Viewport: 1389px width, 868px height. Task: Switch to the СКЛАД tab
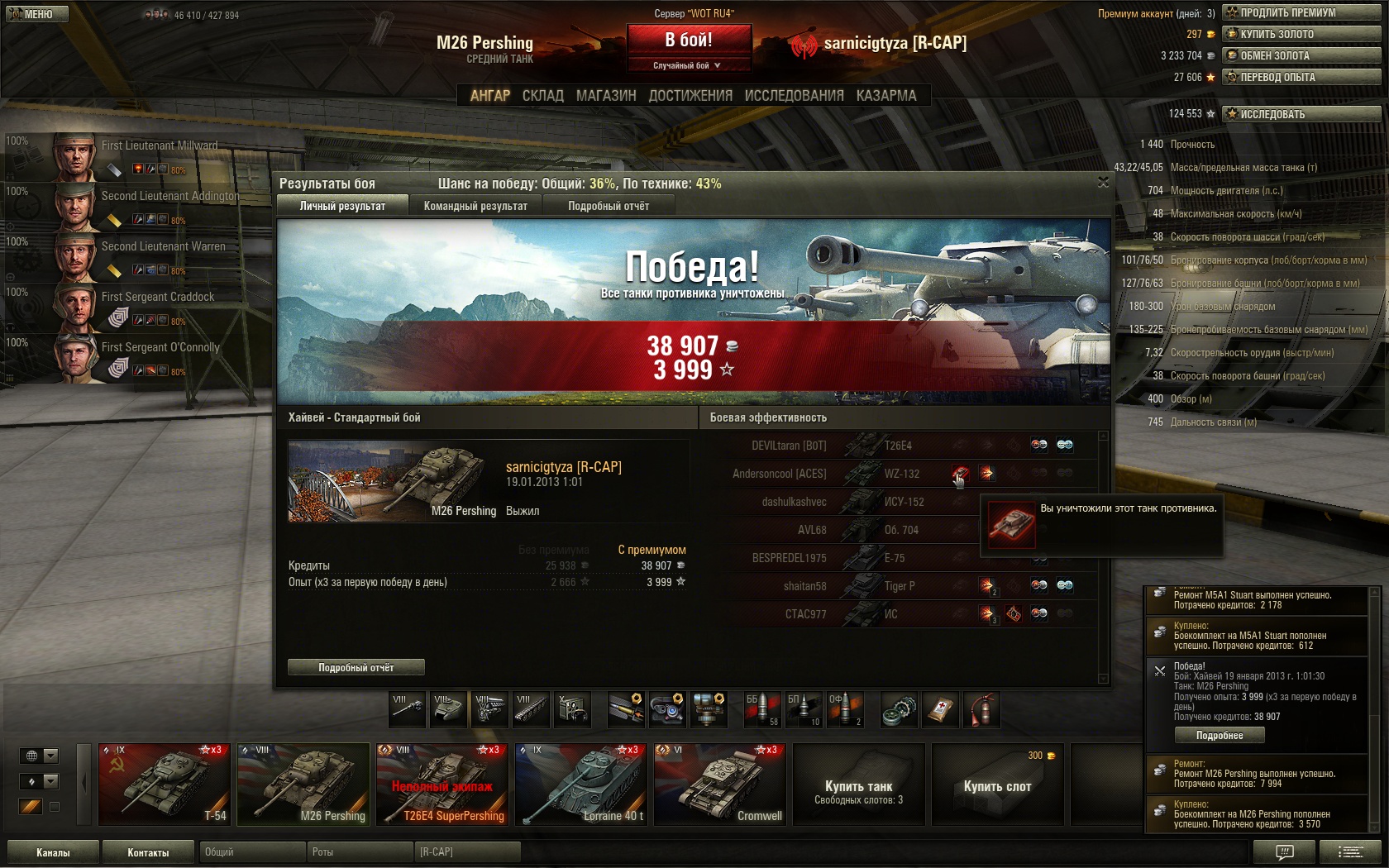[542, 96]
